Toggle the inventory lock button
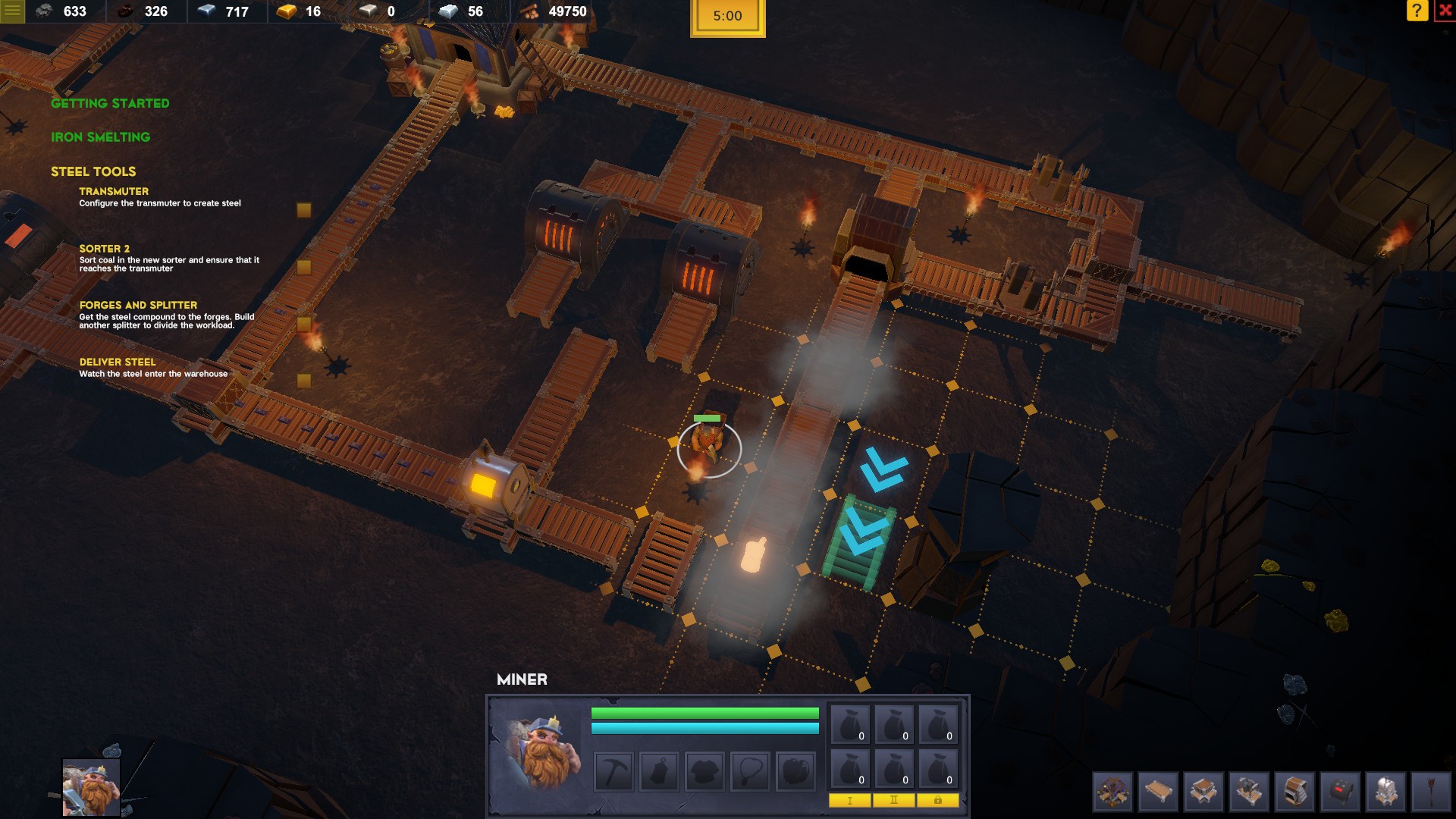This screenshot has width=1456, height=819. coord(937,799)
